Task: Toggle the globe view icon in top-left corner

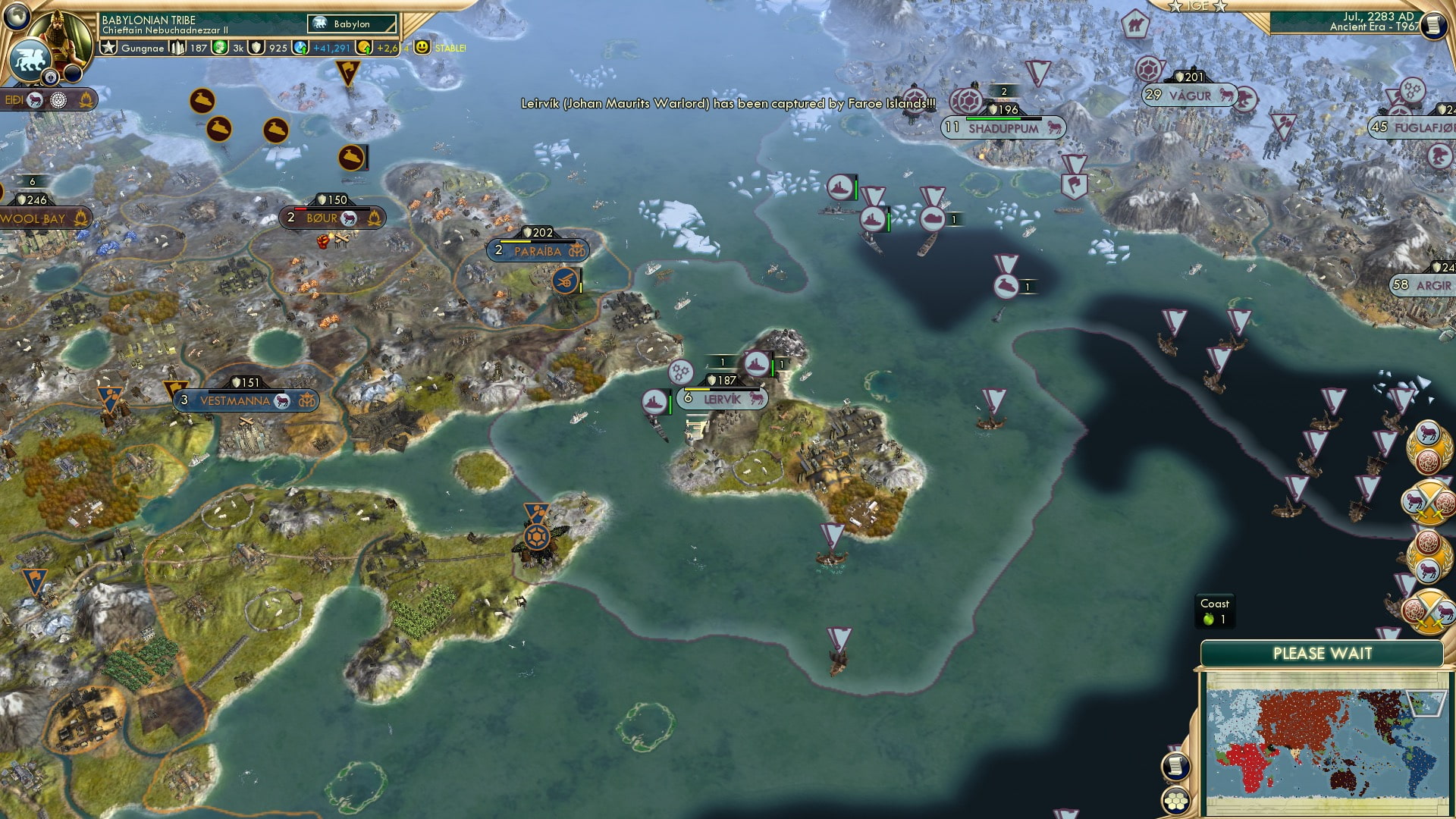Action: tap(17, 17)
